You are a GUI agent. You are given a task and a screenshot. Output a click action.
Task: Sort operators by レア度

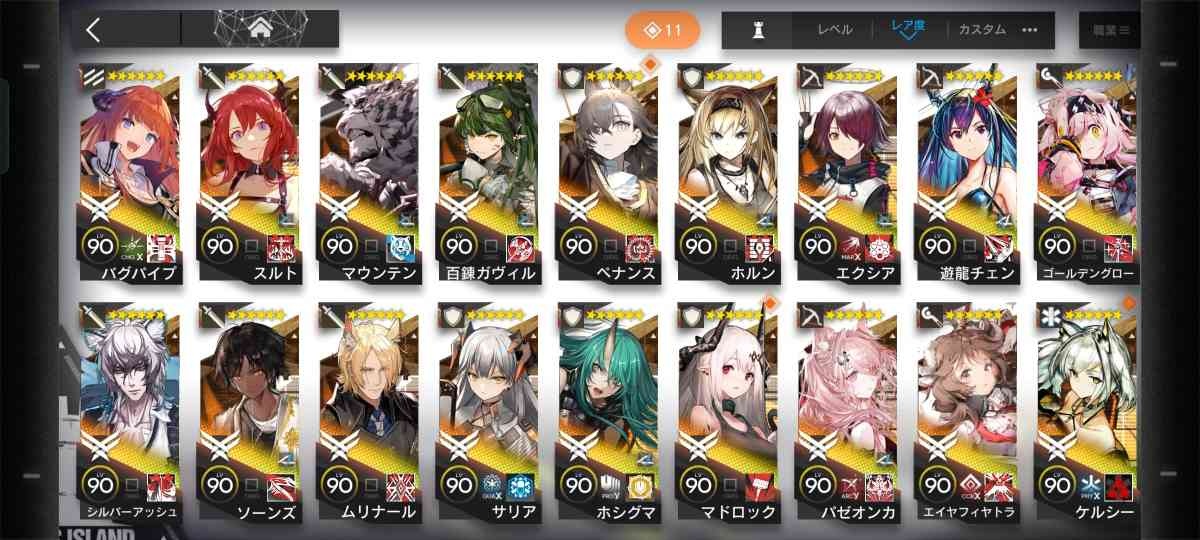[910, 30]
